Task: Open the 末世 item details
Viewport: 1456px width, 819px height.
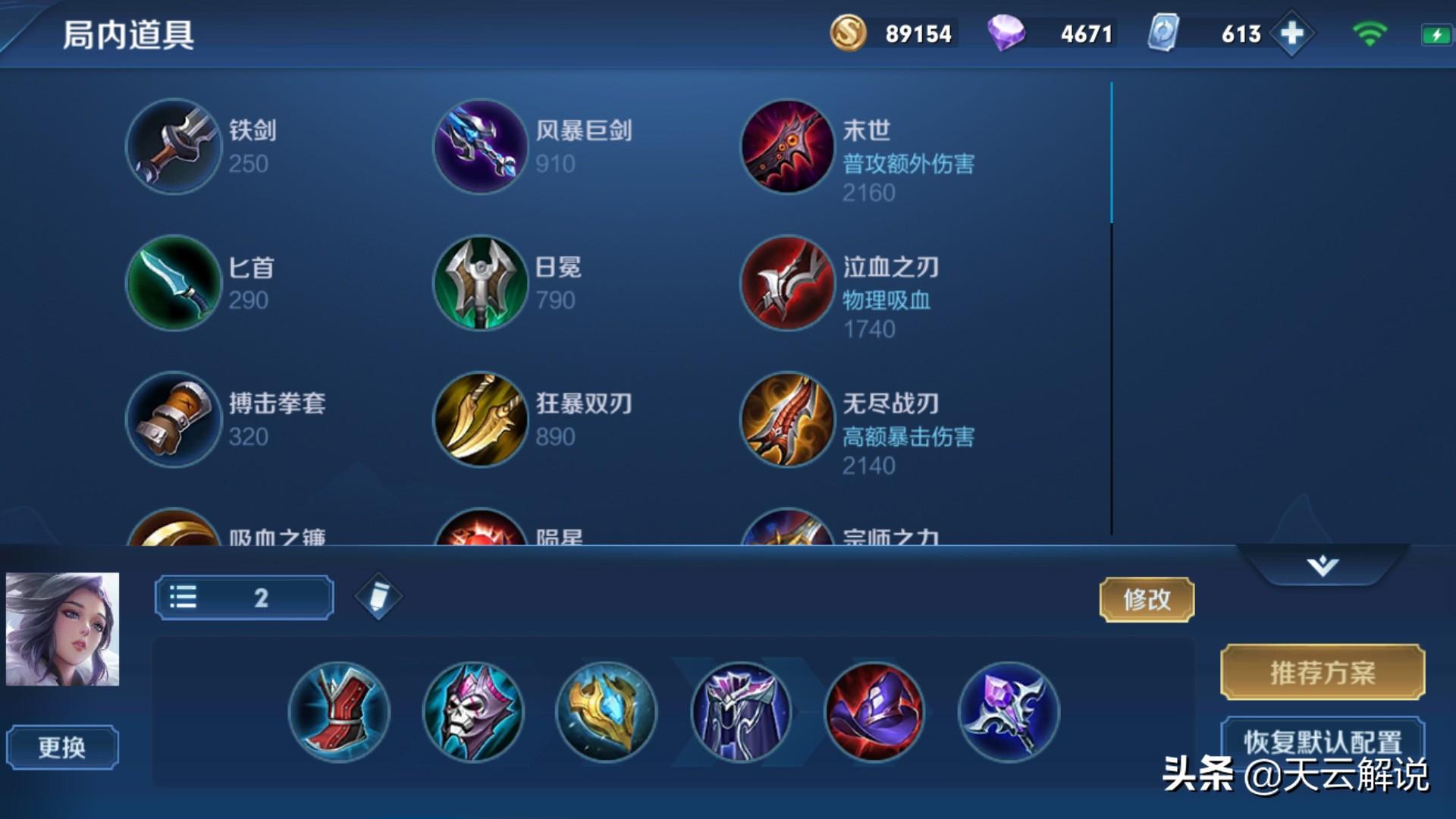Action: [786, 146]
